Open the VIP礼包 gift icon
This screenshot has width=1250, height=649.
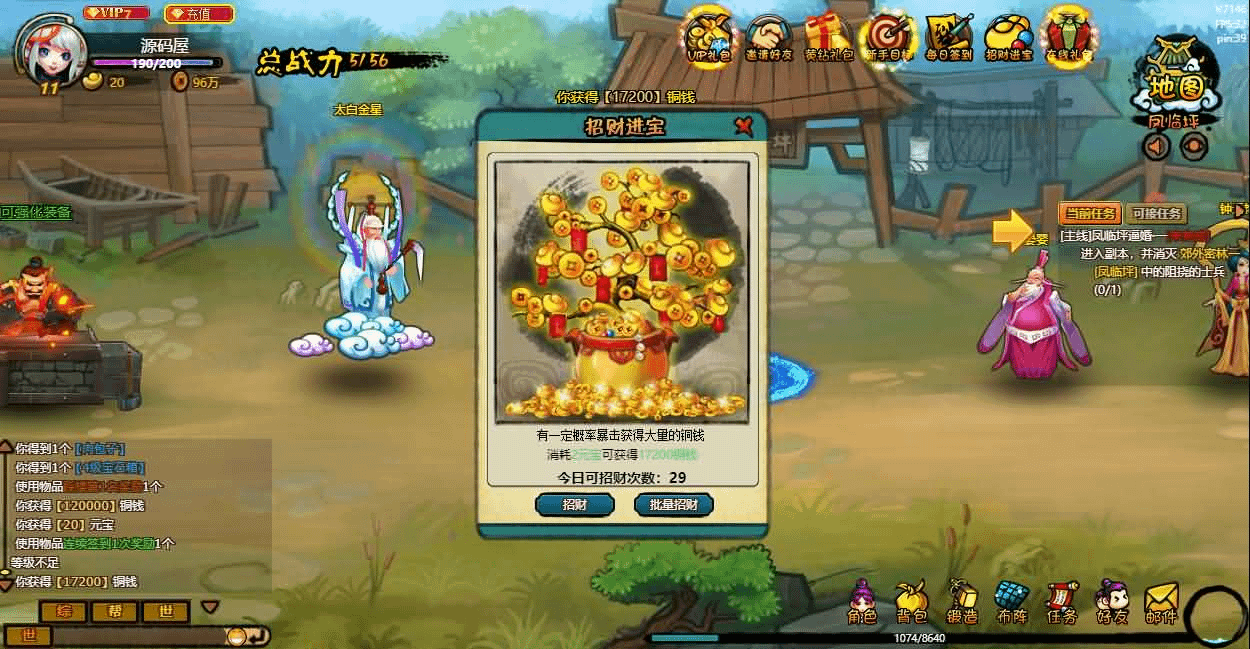(710, 38)
